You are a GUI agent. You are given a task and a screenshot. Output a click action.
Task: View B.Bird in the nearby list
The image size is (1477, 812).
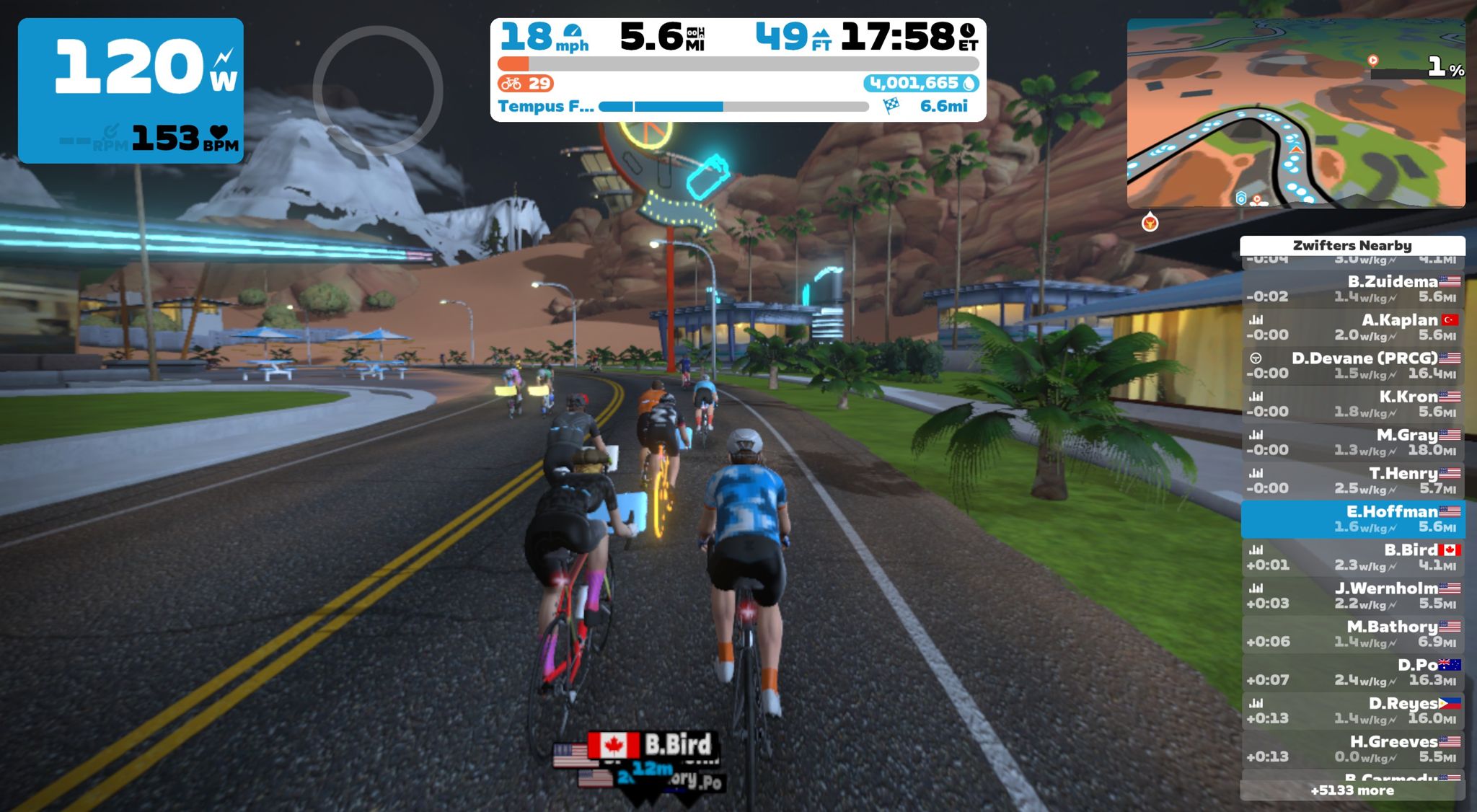[x=1352, y=557]
